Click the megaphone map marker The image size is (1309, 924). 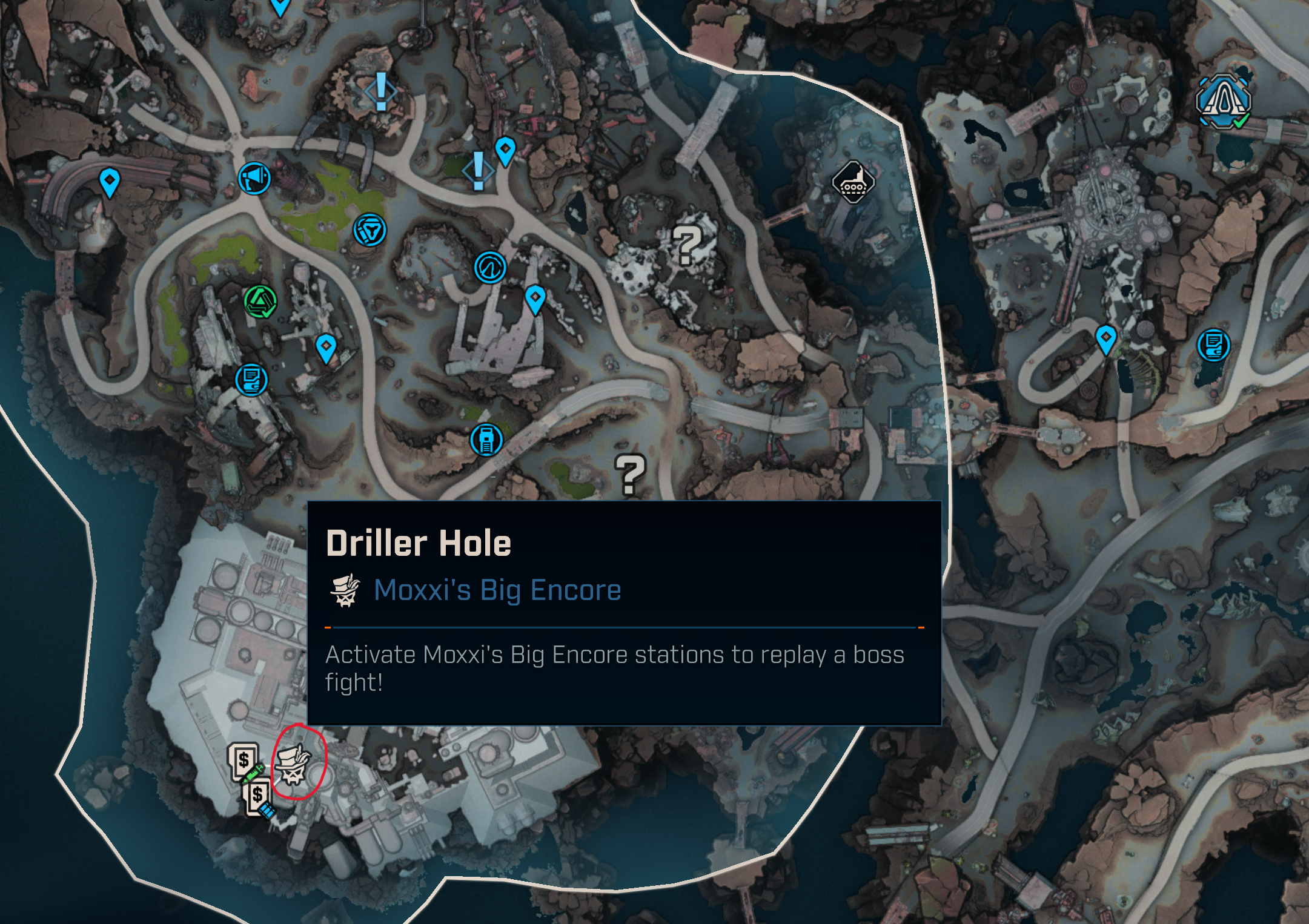pos(254,179)
